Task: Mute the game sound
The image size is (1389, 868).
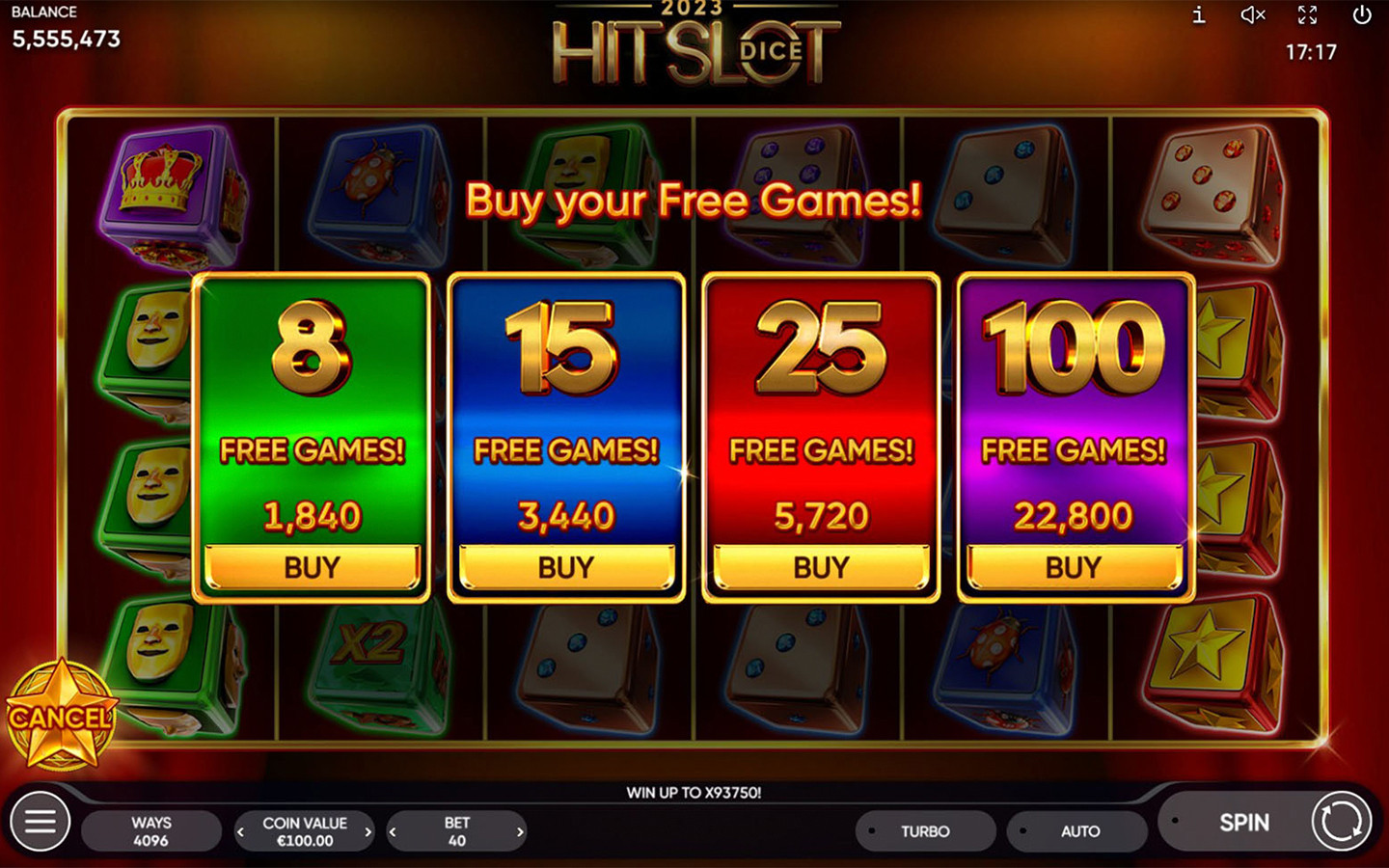Action: [1252, 15]
